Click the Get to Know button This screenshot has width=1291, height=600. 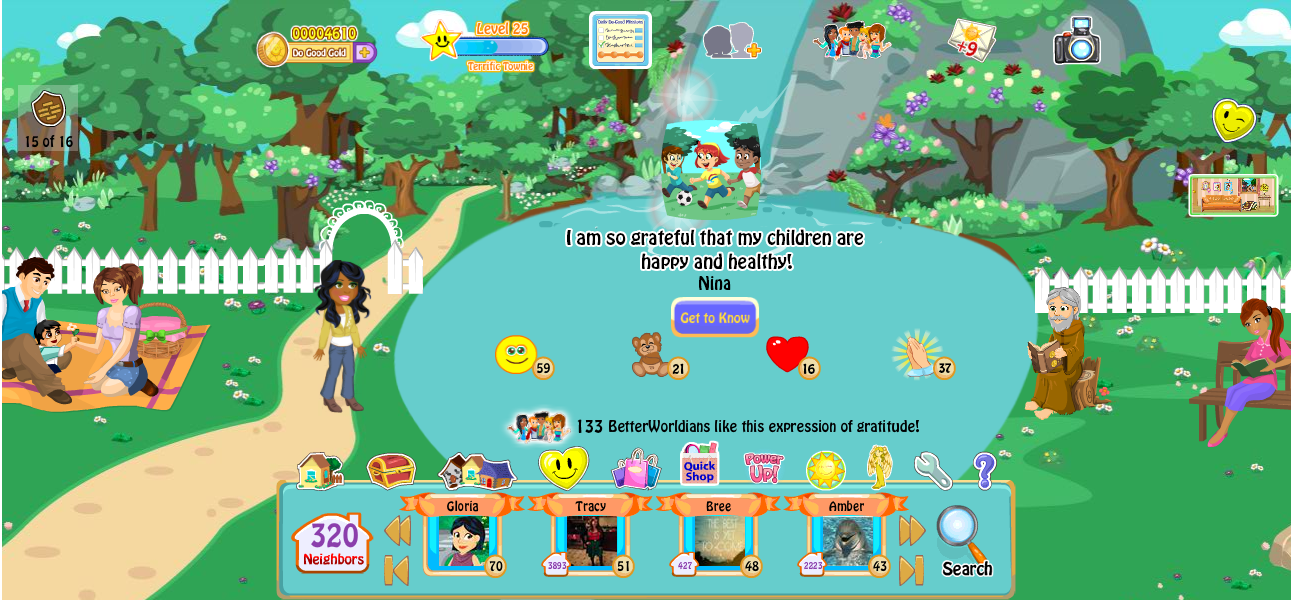pyautogui.click(x=714, y=318)
